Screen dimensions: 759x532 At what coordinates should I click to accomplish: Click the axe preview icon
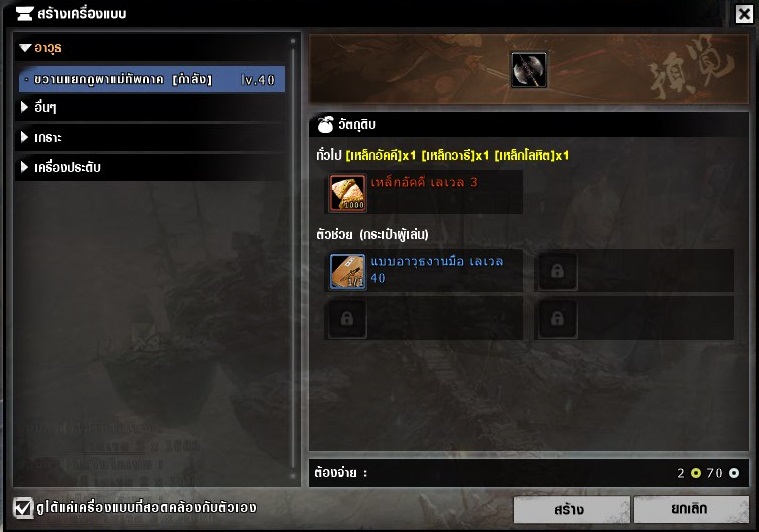tap(528, 70)
